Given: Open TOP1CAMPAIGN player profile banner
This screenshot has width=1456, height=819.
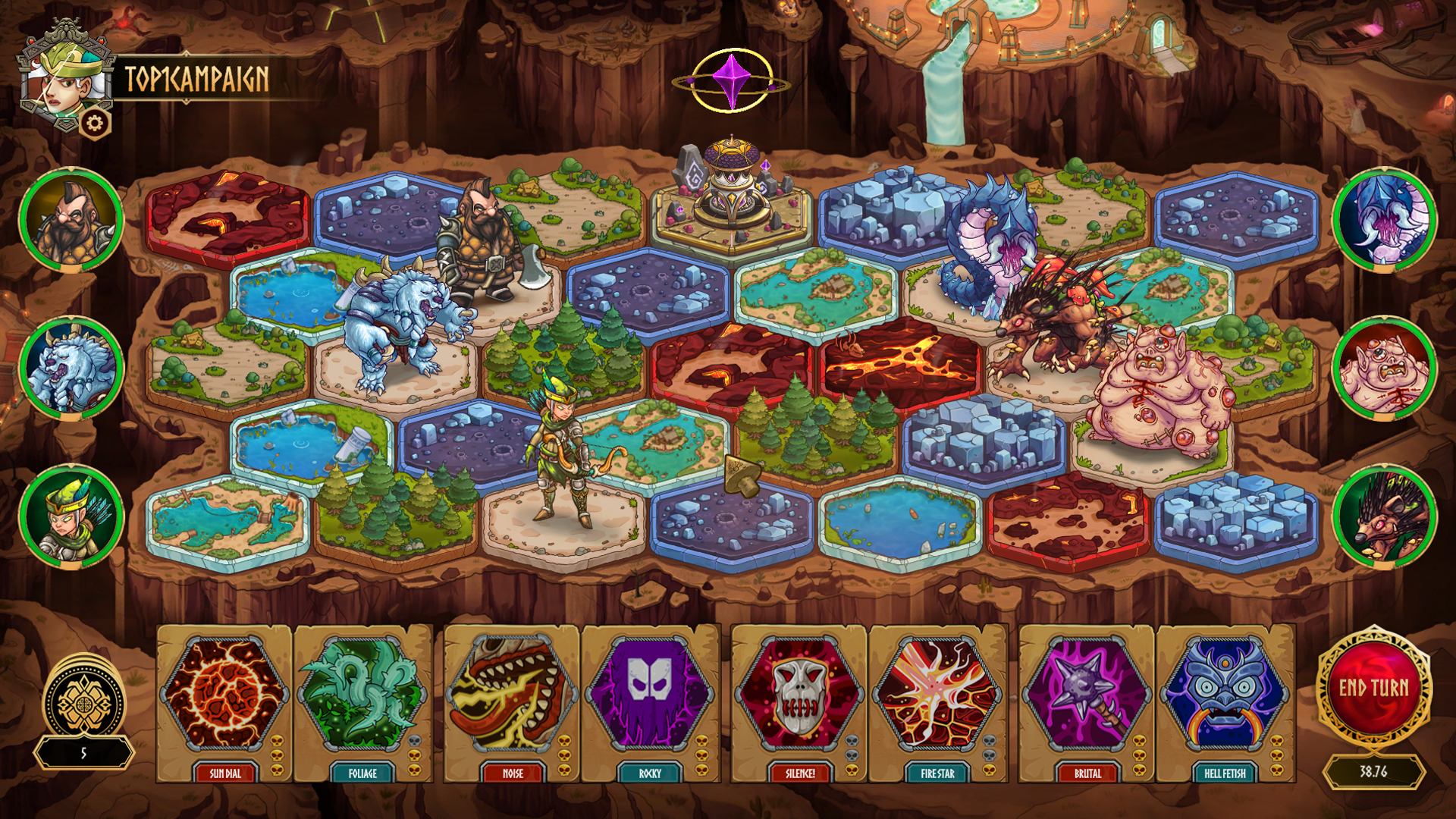Looking at the screenshot, I should click(199, 76).
